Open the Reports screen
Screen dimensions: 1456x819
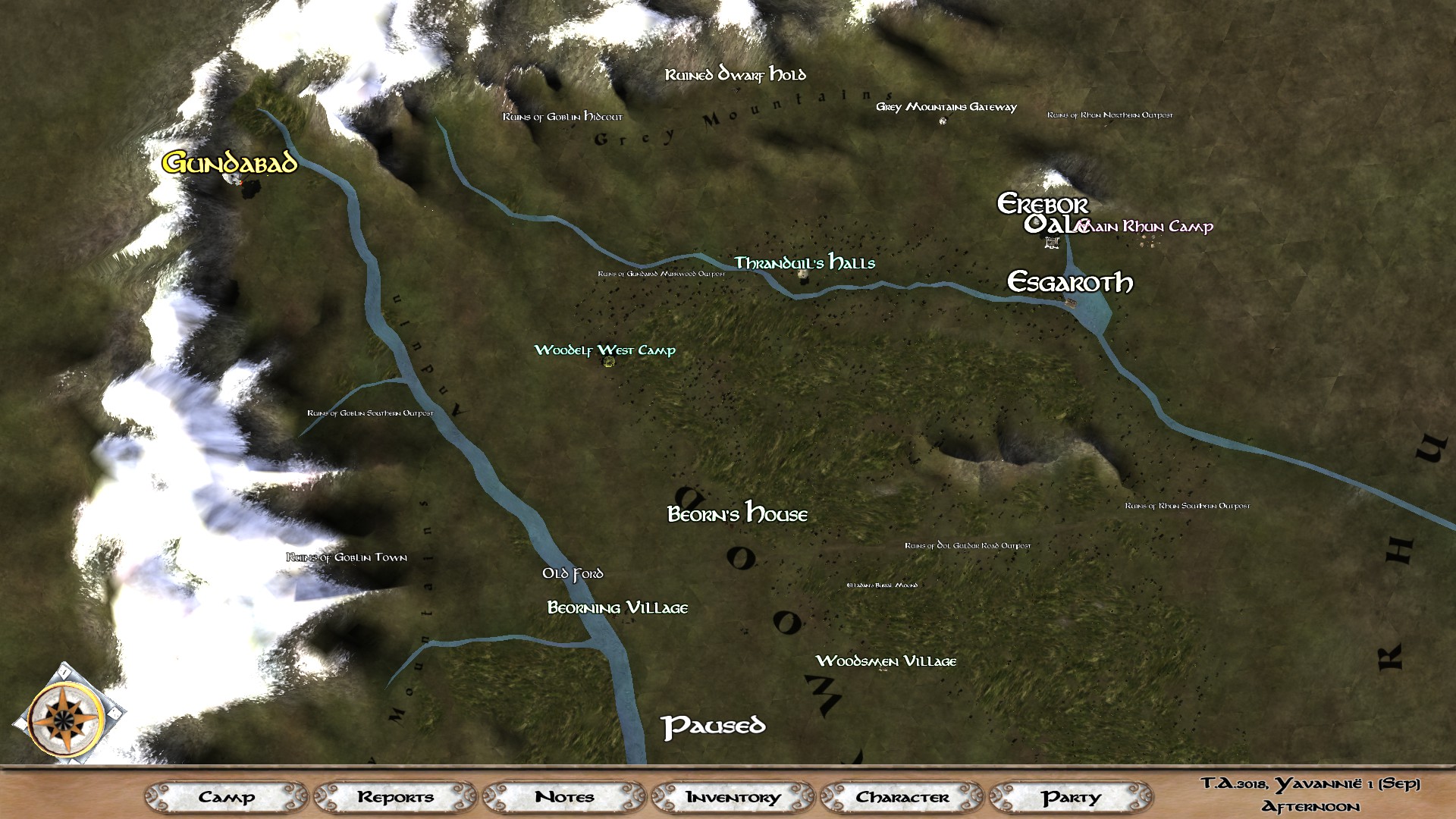[x=395, y=797]
